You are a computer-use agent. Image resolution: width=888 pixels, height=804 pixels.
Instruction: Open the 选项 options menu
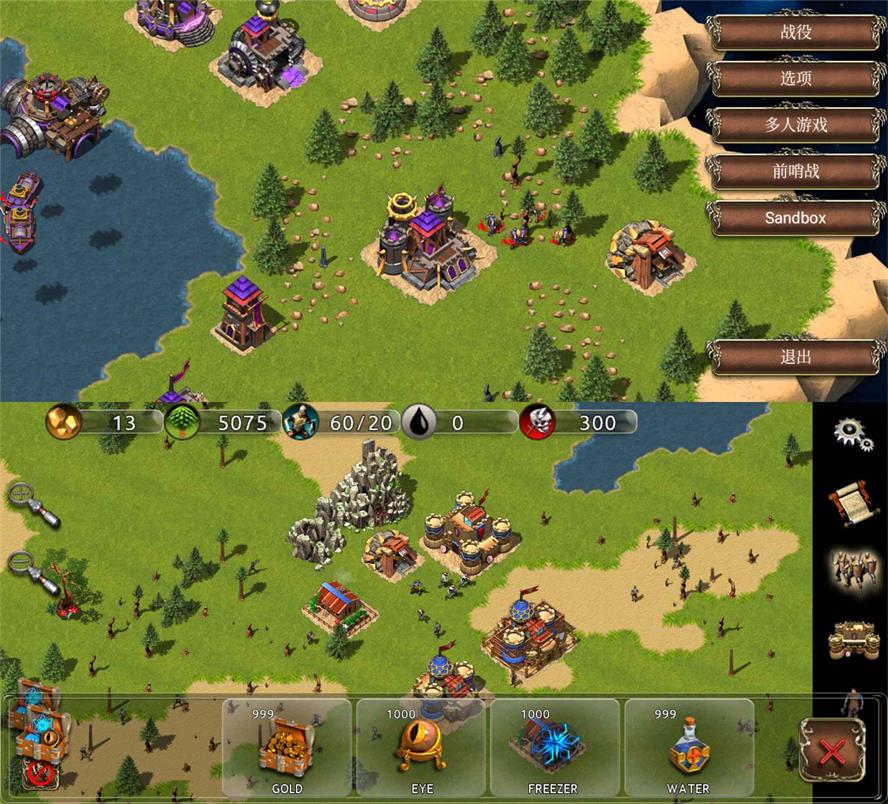click(796, 79)
